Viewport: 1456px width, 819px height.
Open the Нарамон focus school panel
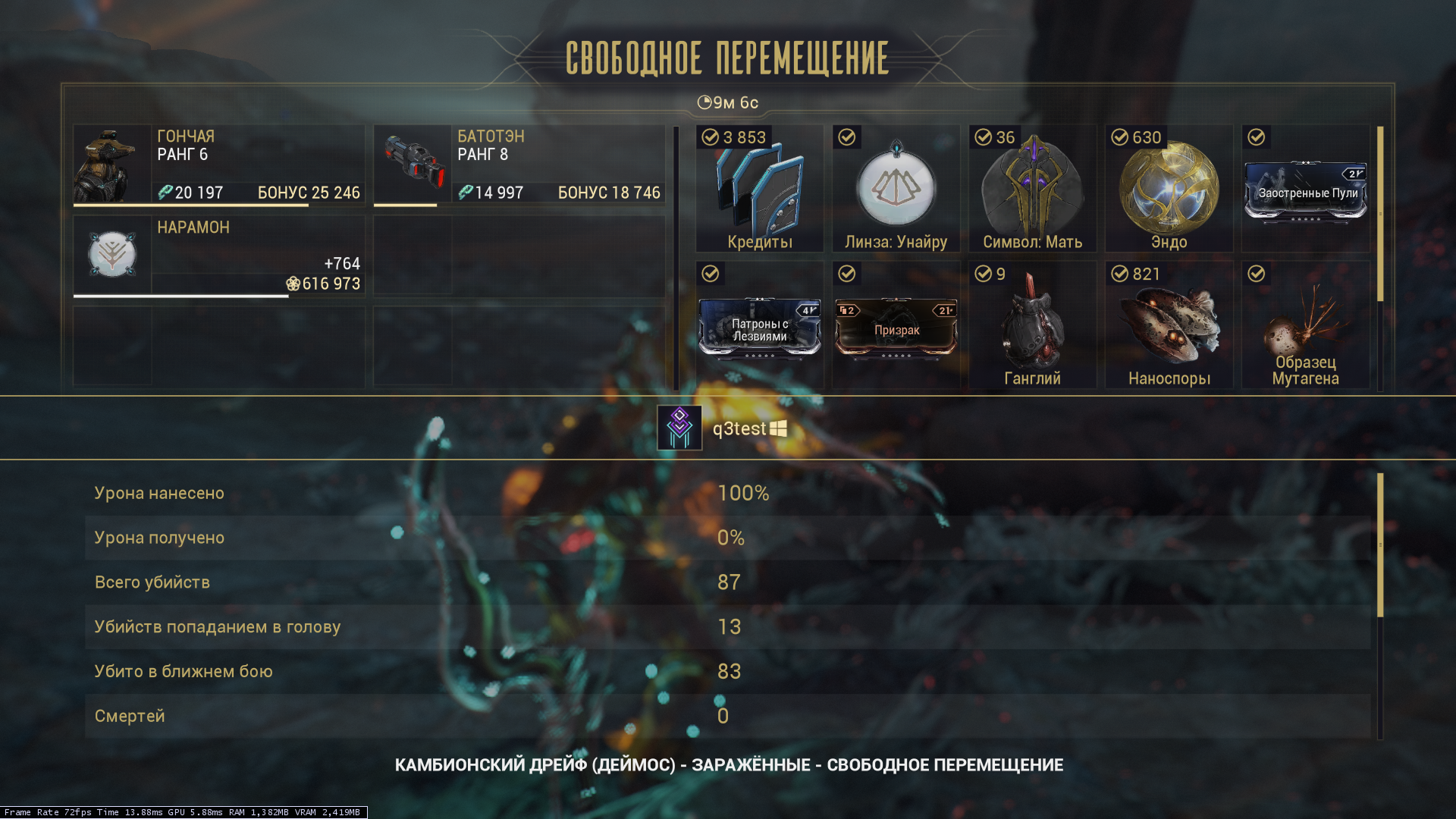tap(218, 256)
